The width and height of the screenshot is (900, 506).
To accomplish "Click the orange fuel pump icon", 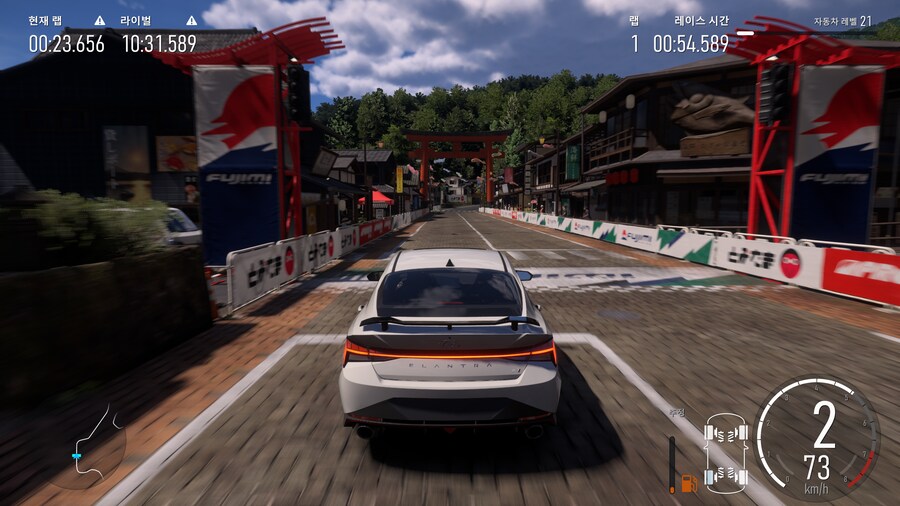I will tap(689, 483).
